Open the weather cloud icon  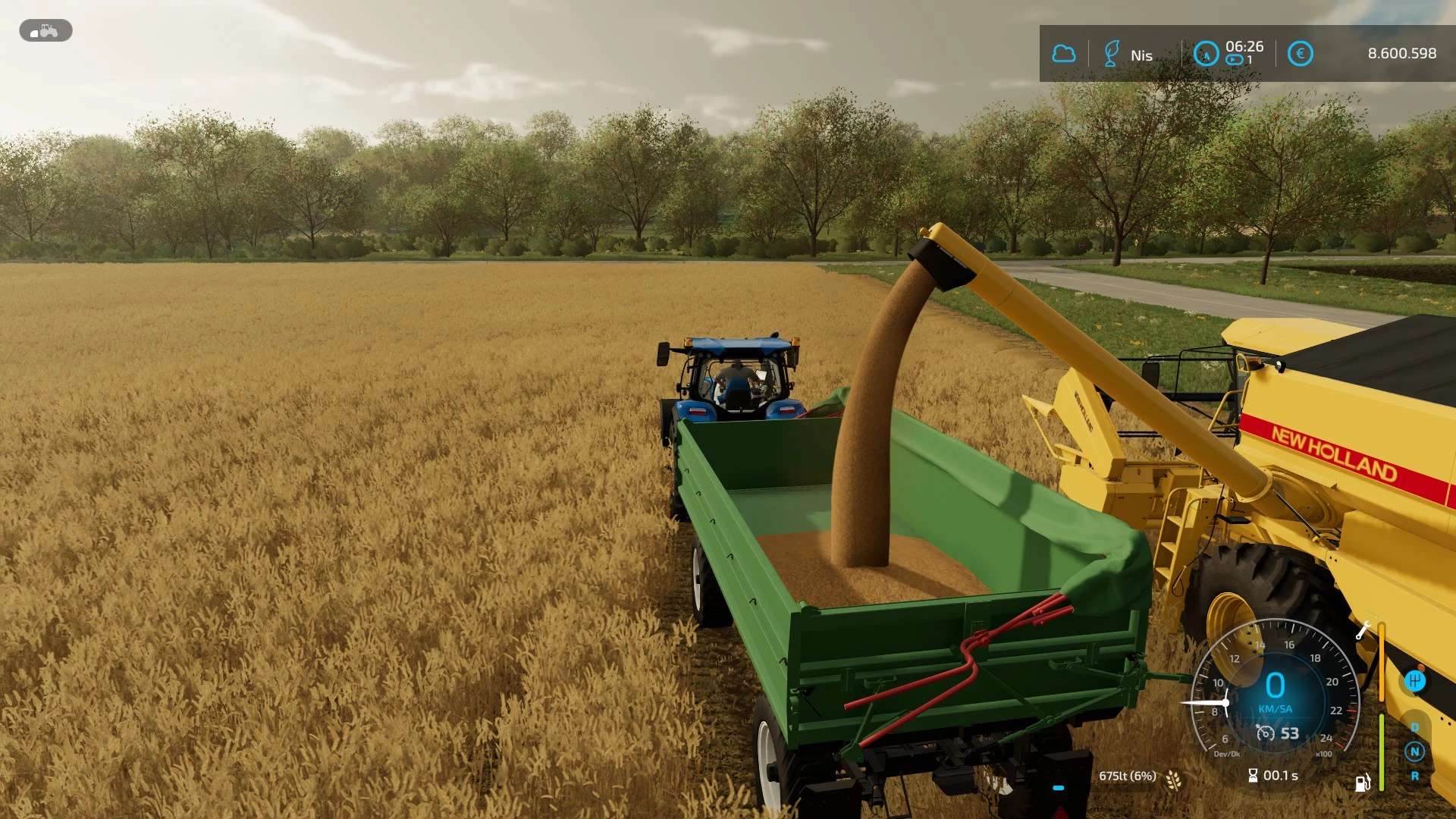1064,54
